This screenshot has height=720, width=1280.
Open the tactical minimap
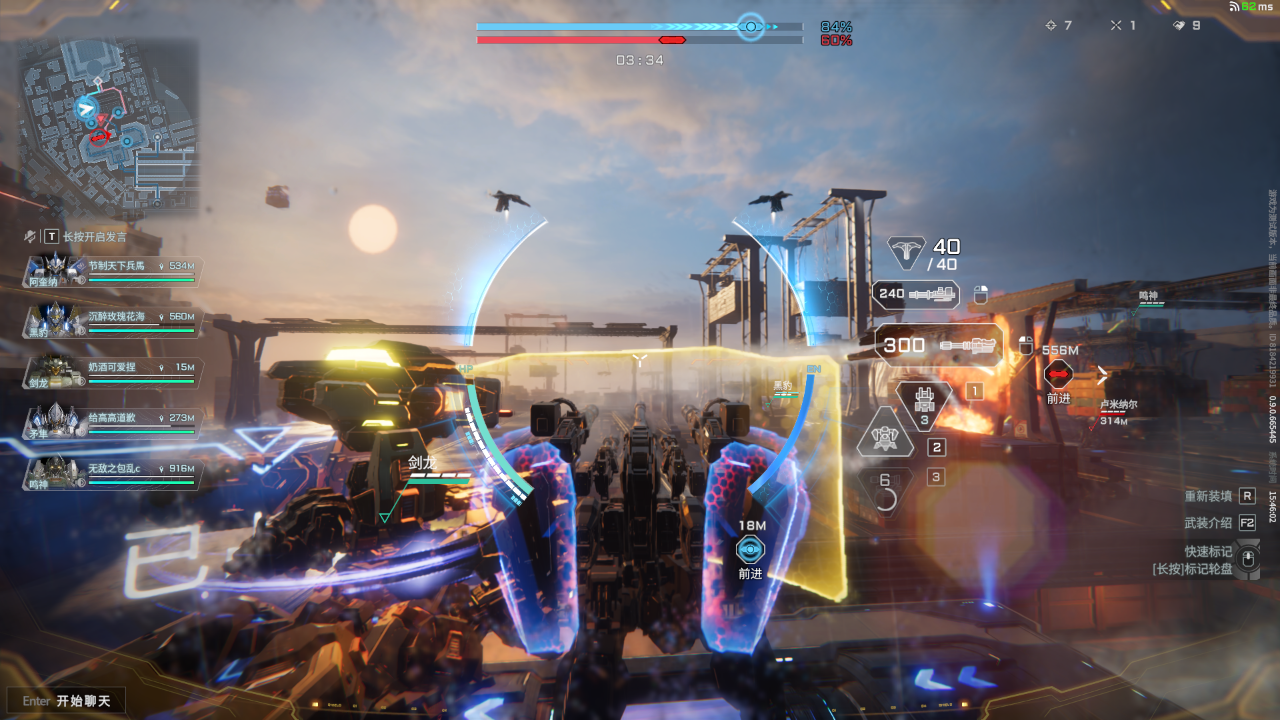[x=108, y=128]
